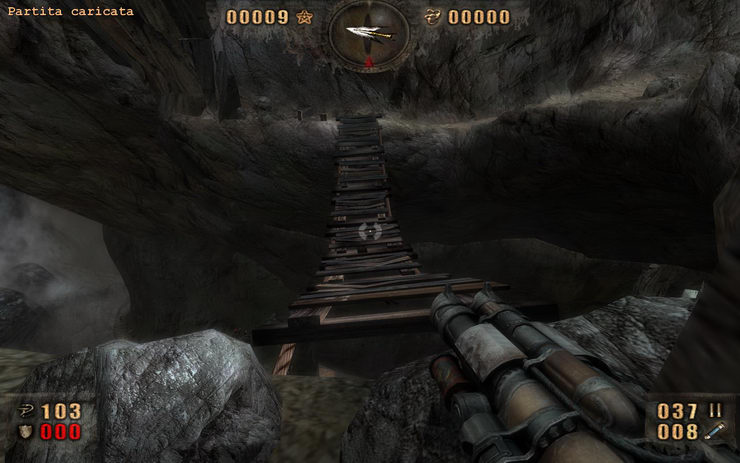Viewport: 740px width, 463px height.
Task: Click the armor shield icon
Action: pos(24,432)
